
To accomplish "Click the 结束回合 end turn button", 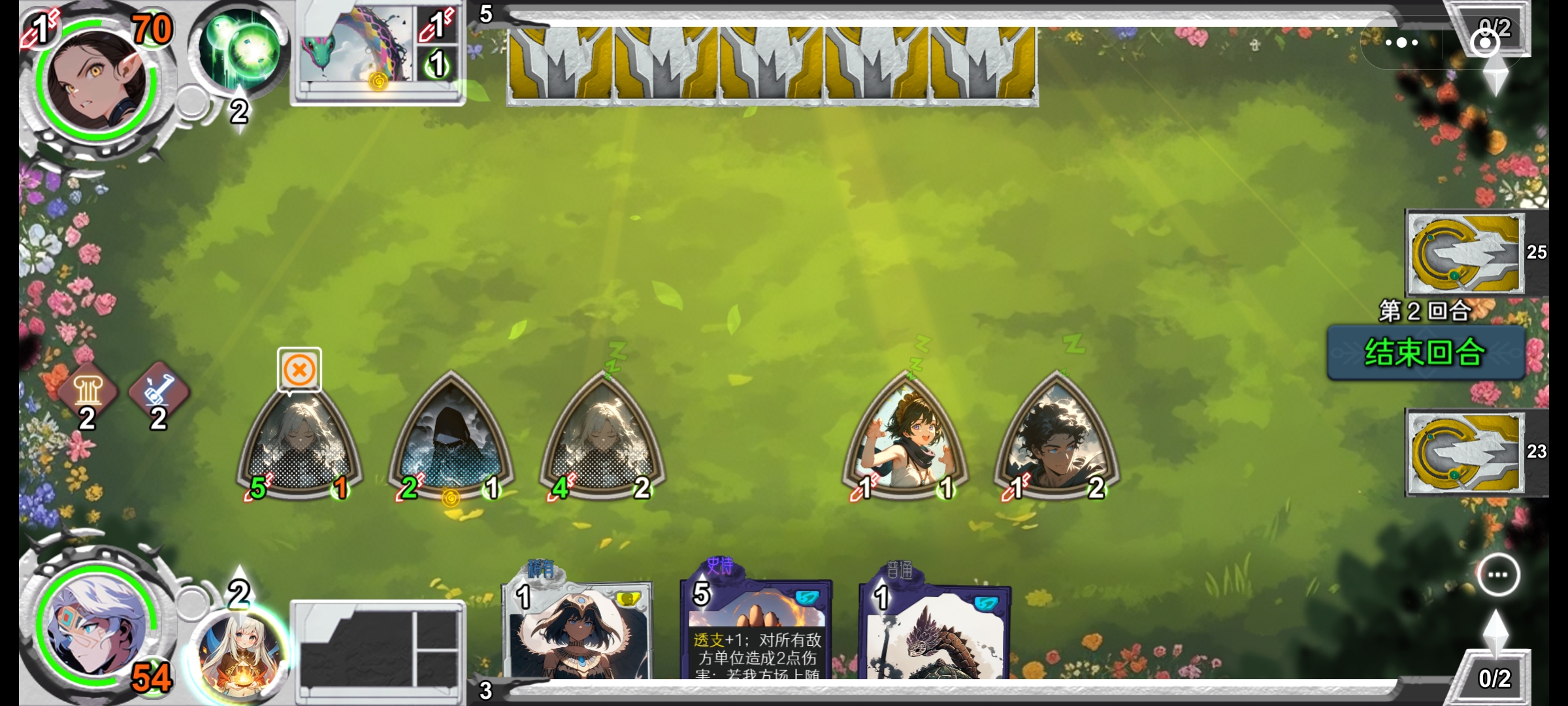I will (1426, 353).
